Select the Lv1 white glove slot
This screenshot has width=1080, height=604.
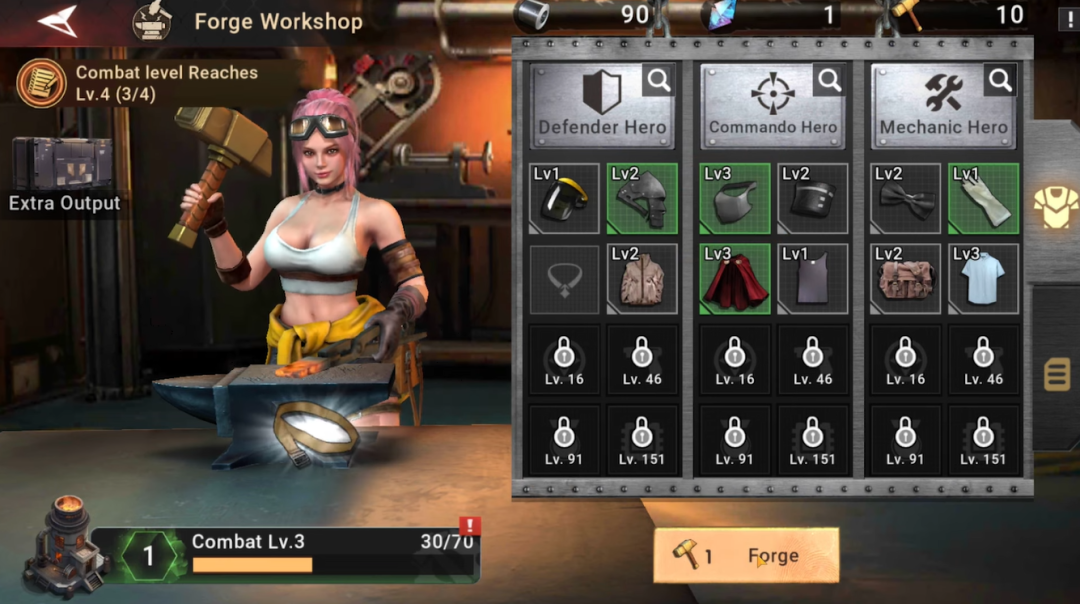[x=984, y=199]
